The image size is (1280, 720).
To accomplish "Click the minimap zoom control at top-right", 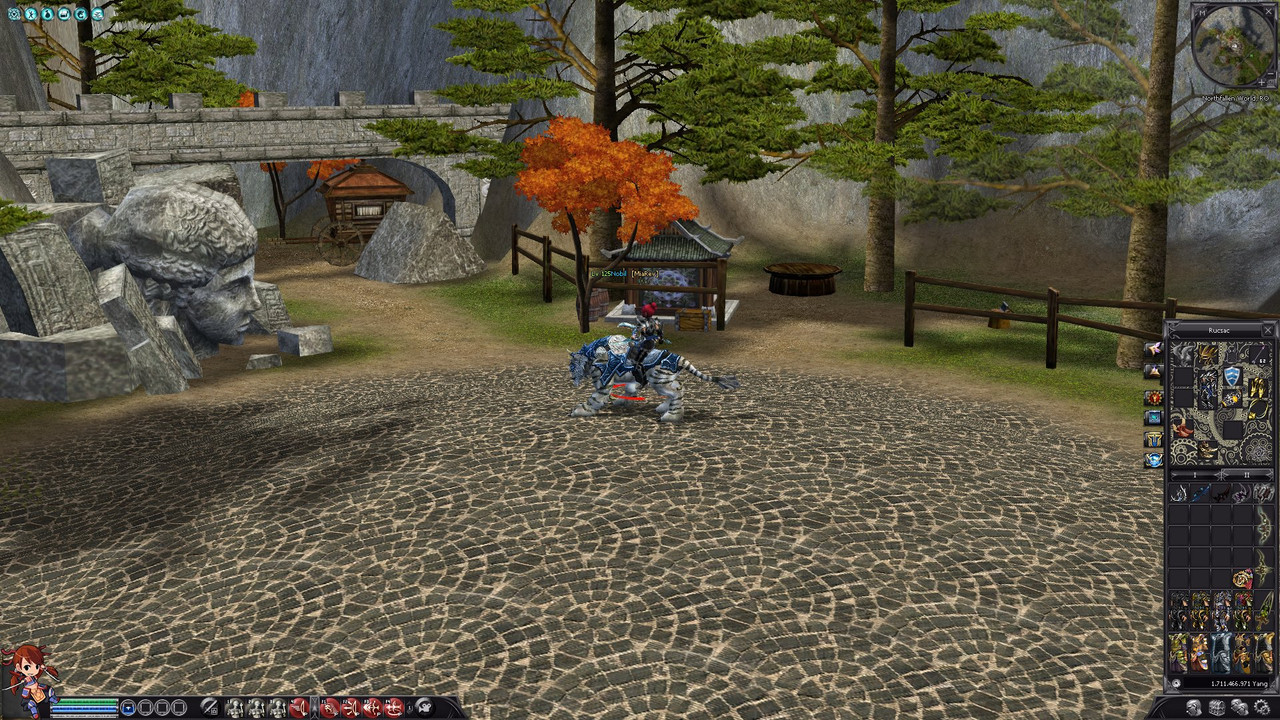I will click(1270, 74).
